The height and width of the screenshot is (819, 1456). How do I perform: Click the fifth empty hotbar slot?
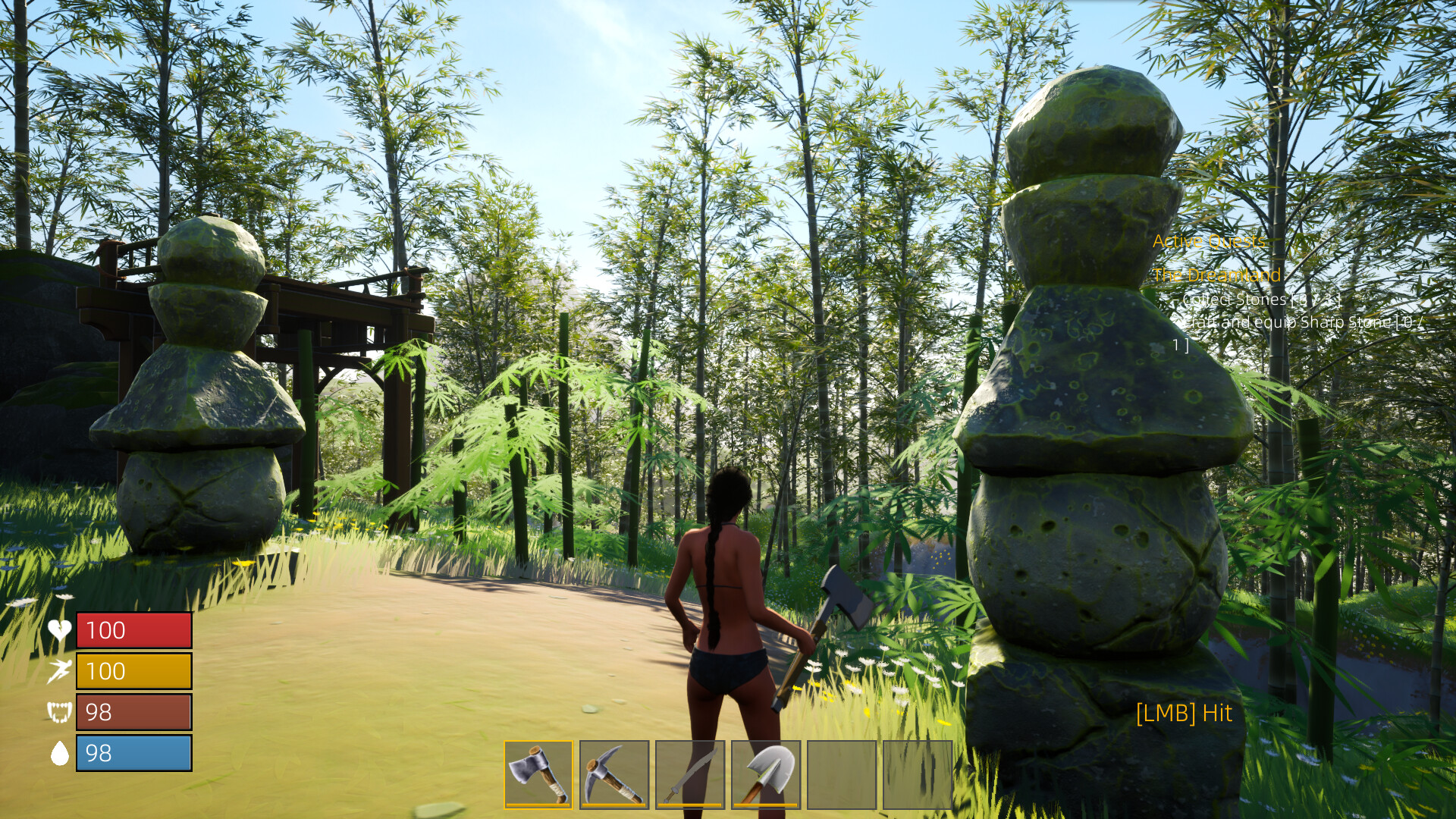click(x=843, y=774)
